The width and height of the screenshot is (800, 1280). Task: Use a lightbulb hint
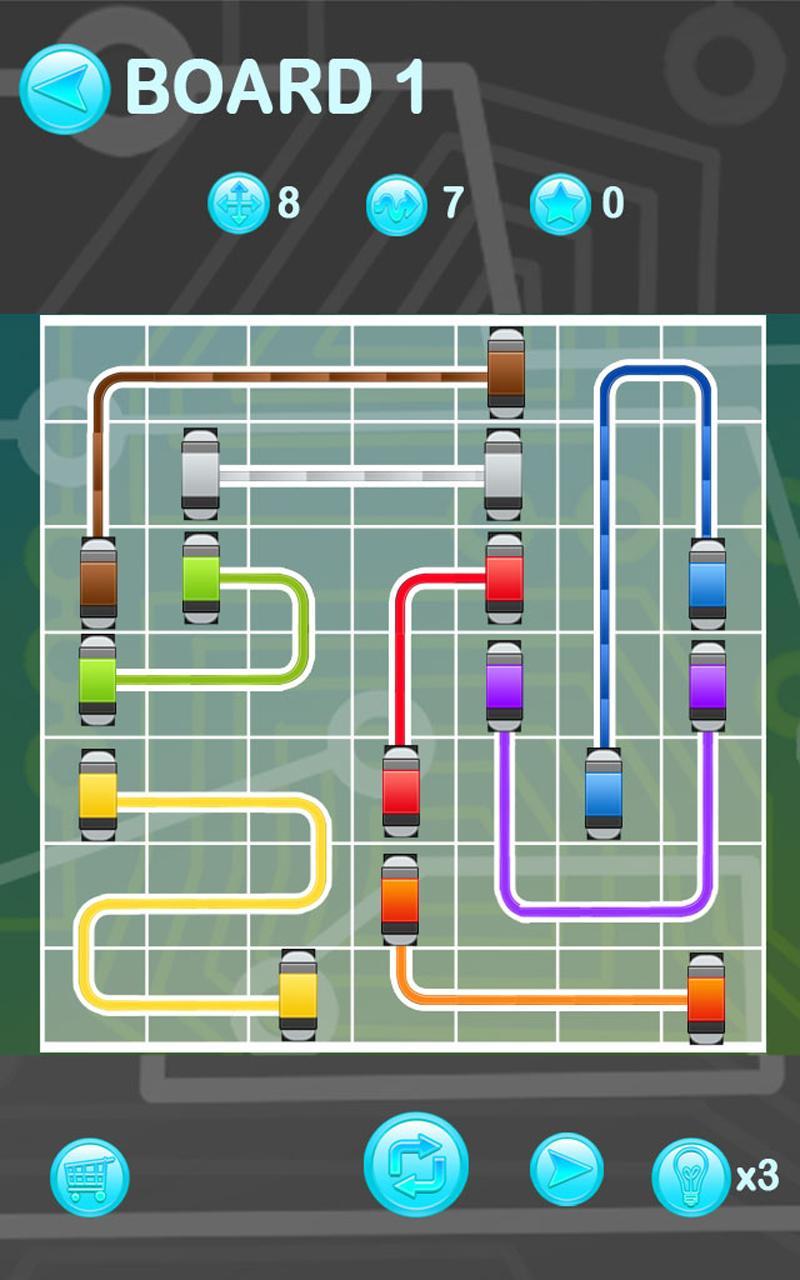(691, 1177)
